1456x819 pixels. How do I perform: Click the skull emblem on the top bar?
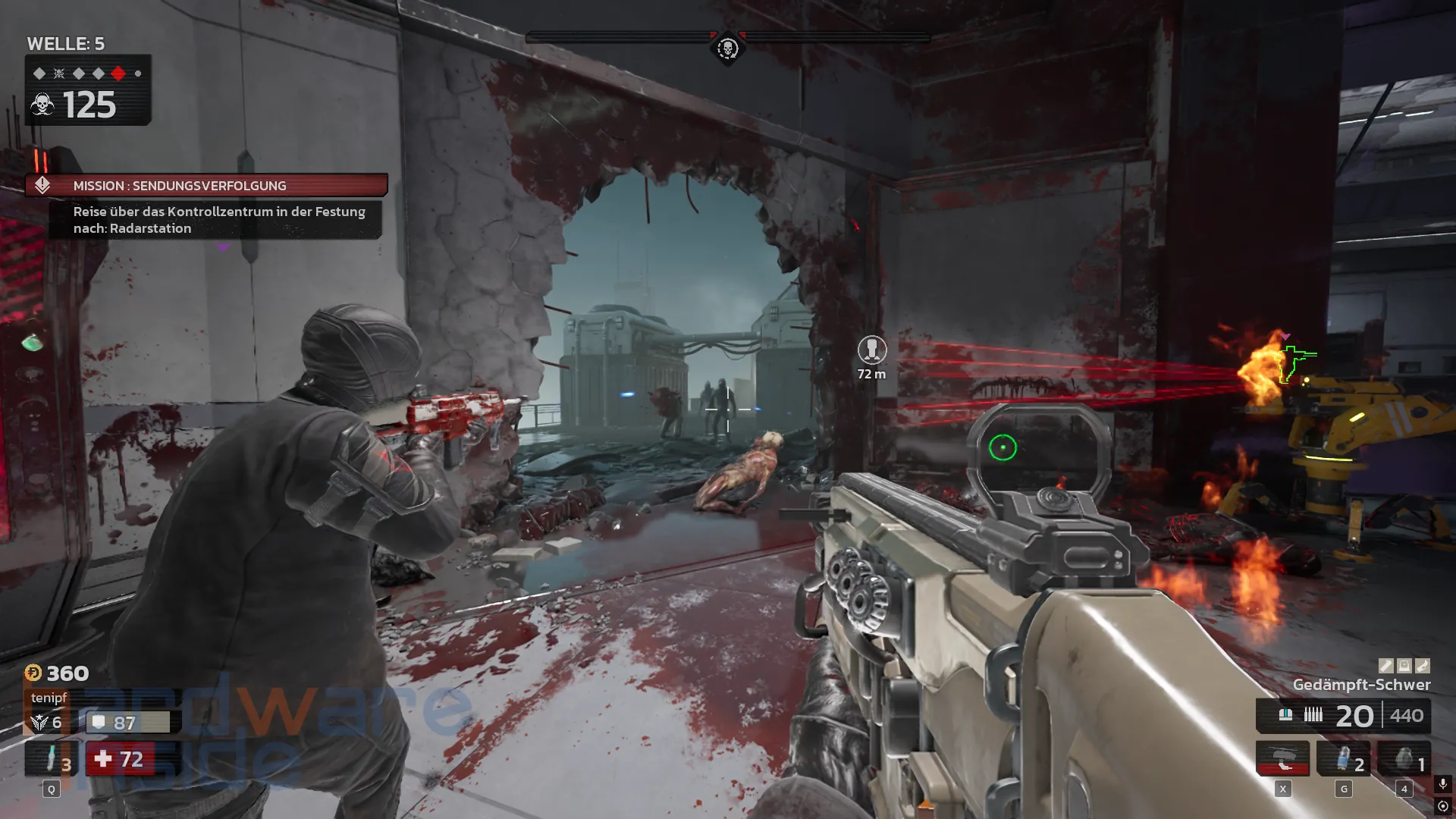pos(727,49)
